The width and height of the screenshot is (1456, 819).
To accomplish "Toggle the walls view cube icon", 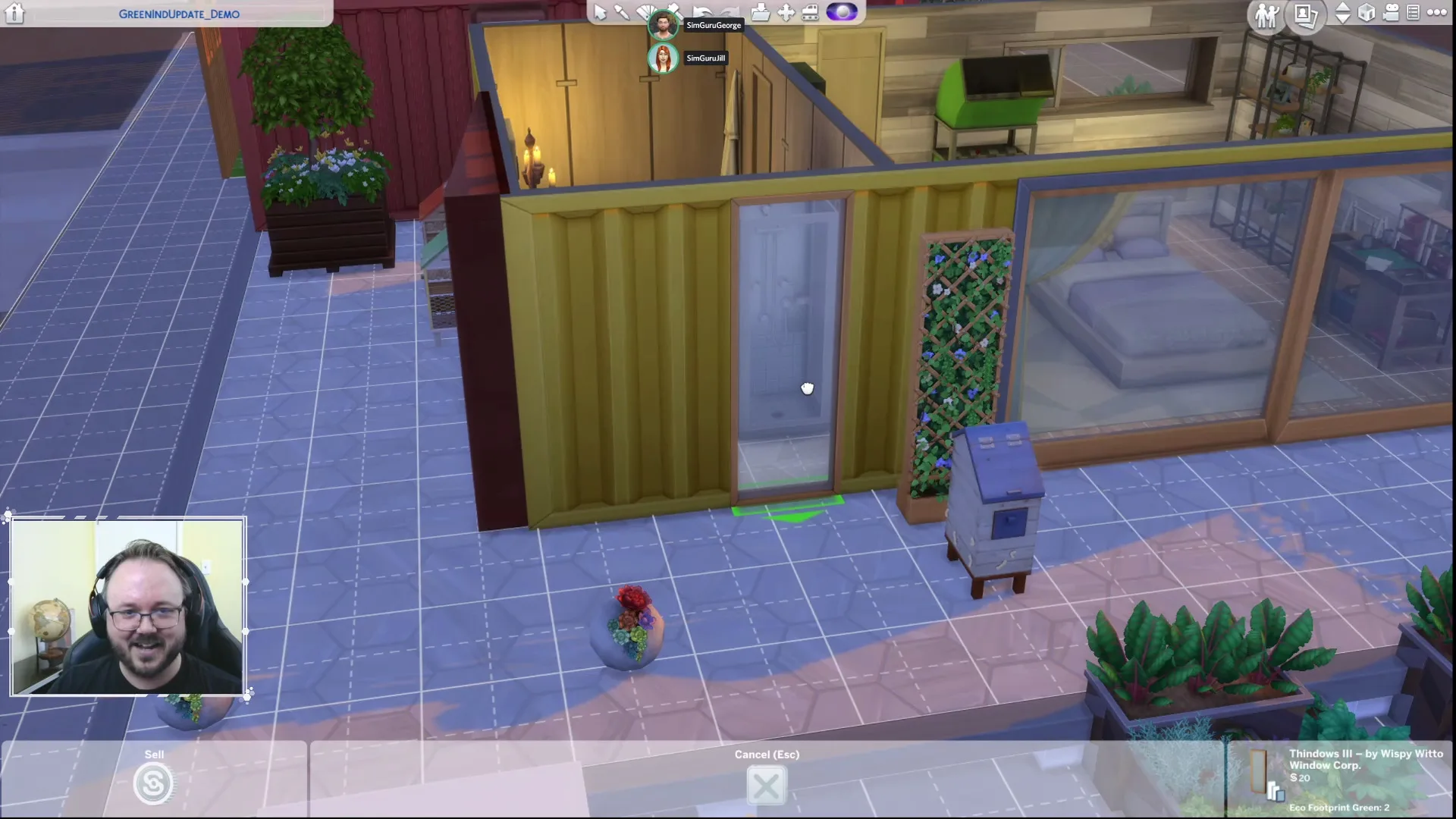I will 1367,13.
